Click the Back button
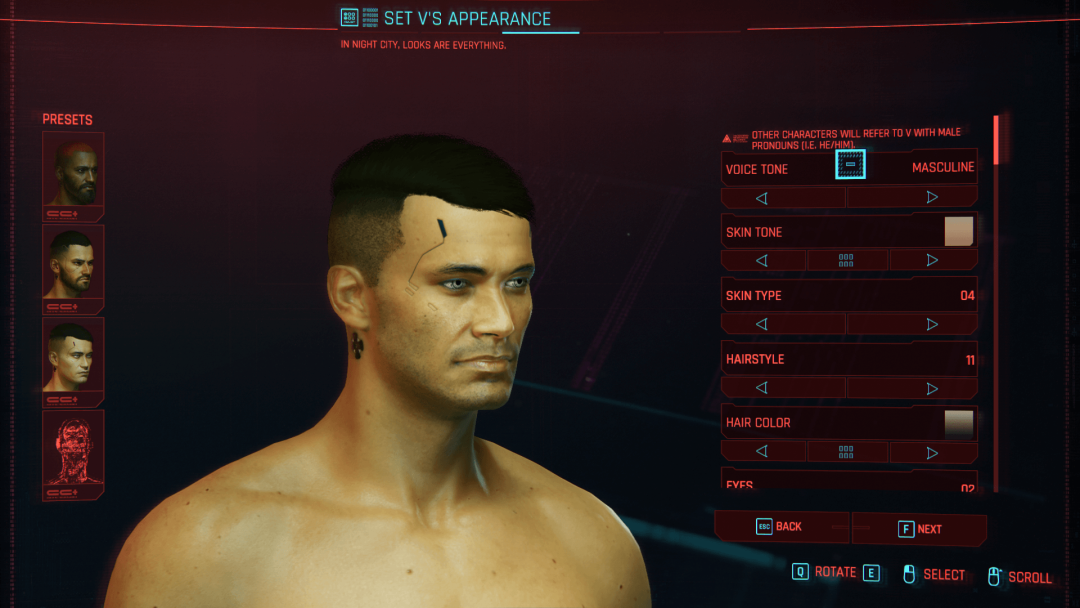 (781, 527)
